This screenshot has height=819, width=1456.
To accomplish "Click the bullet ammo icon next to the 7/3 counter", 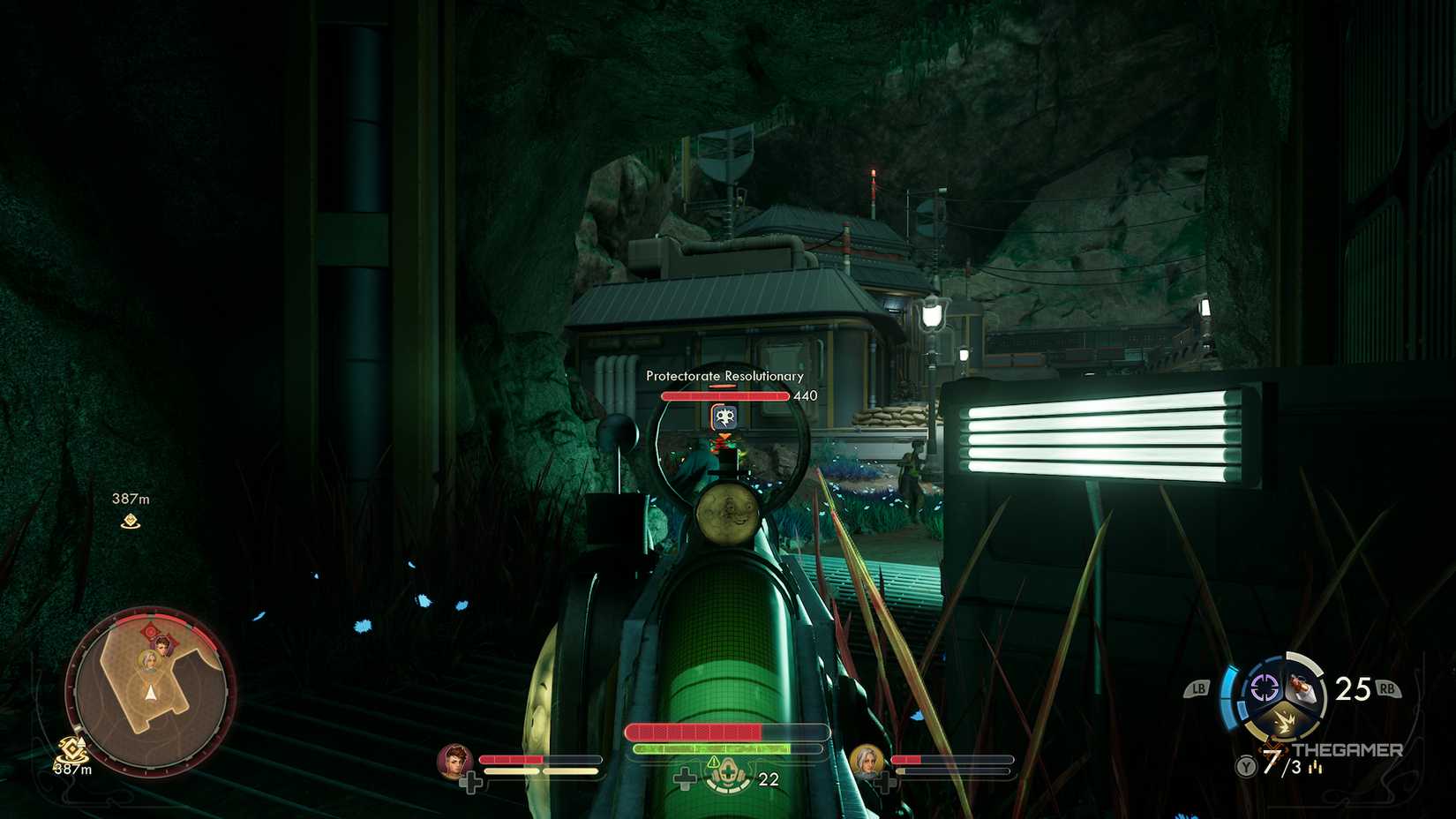I will pos(1316,768).
